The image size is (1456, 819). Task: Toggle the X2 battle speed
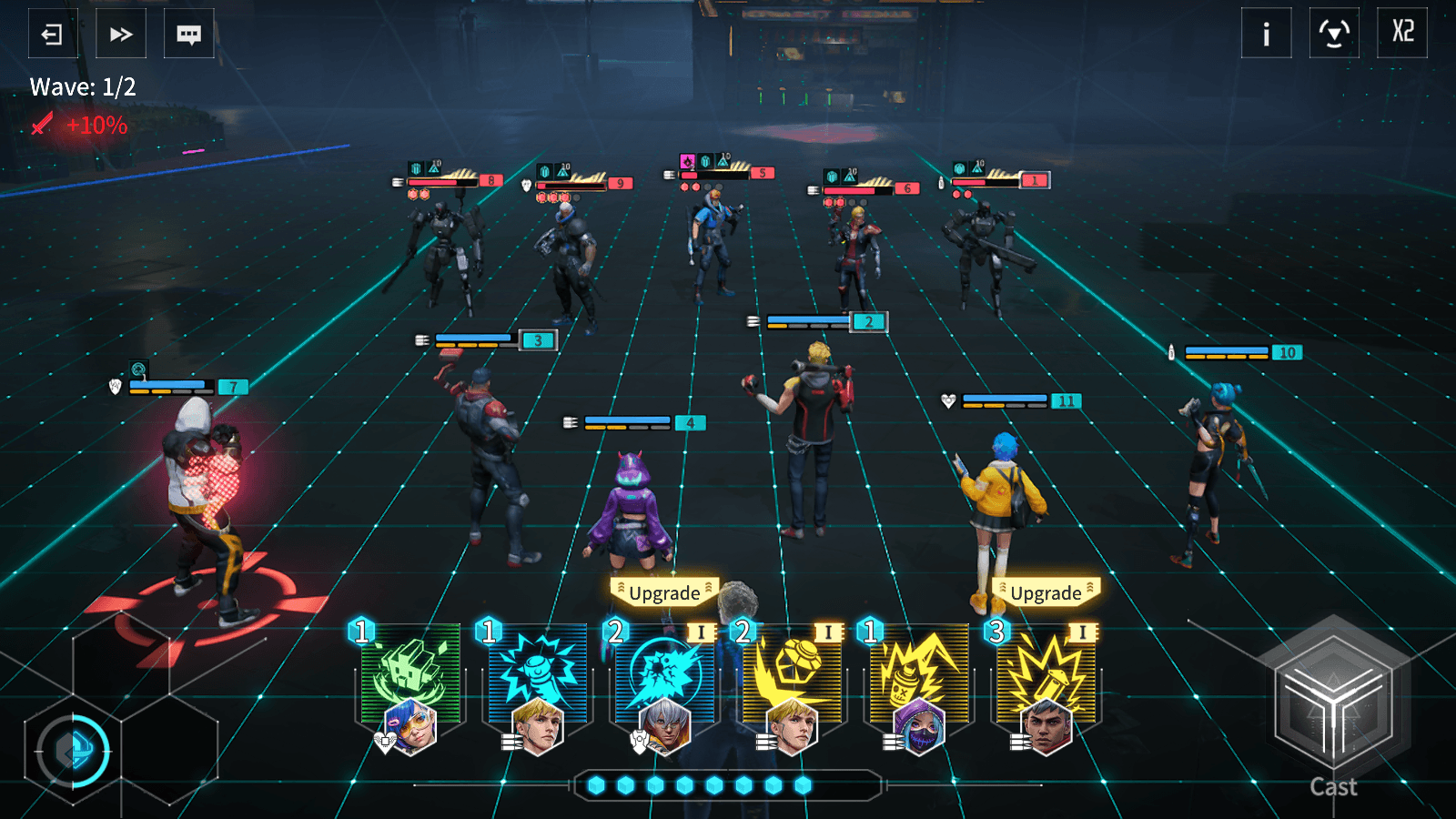[1401, 34]
